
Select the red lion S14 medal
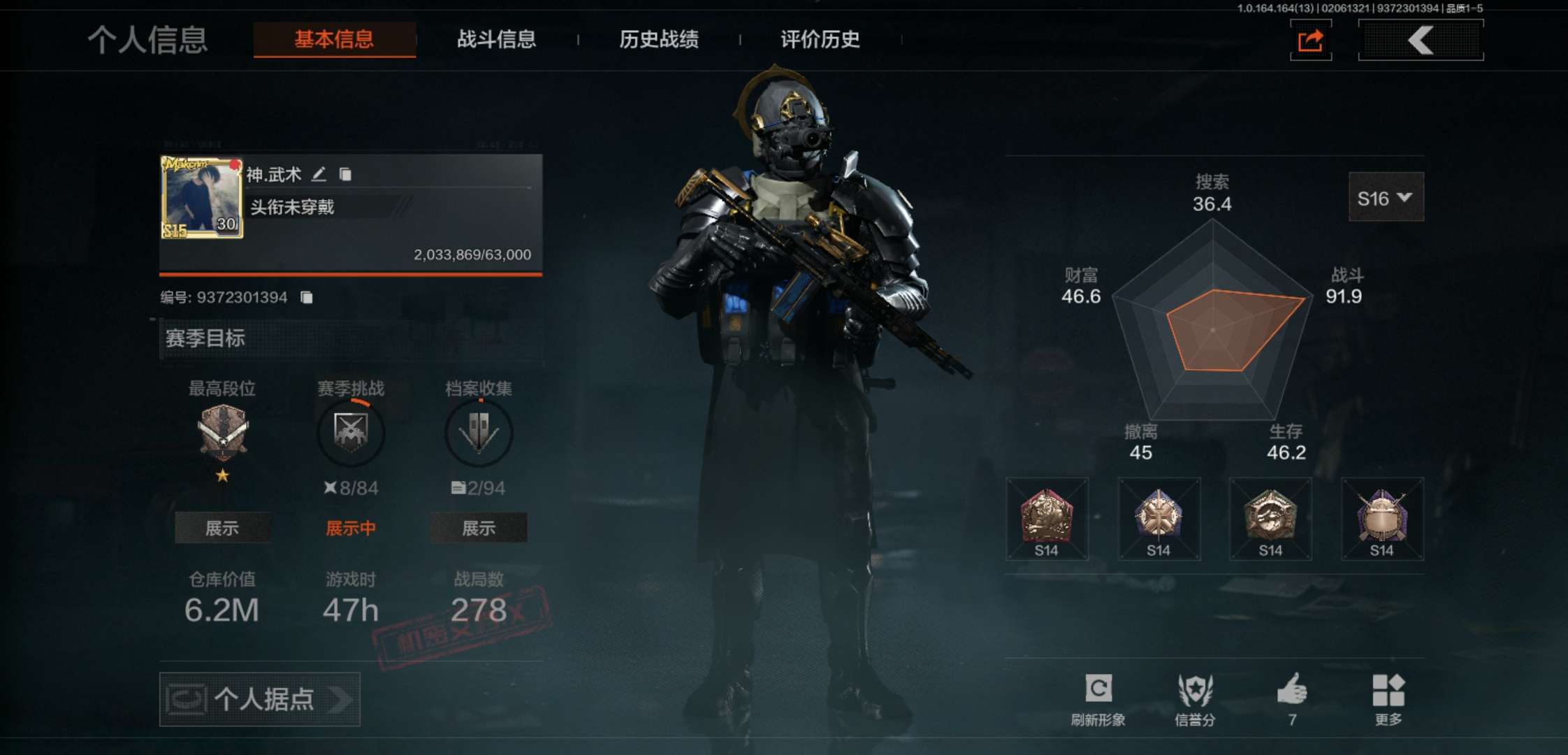pyautogui.click(x=1047, y=519)
